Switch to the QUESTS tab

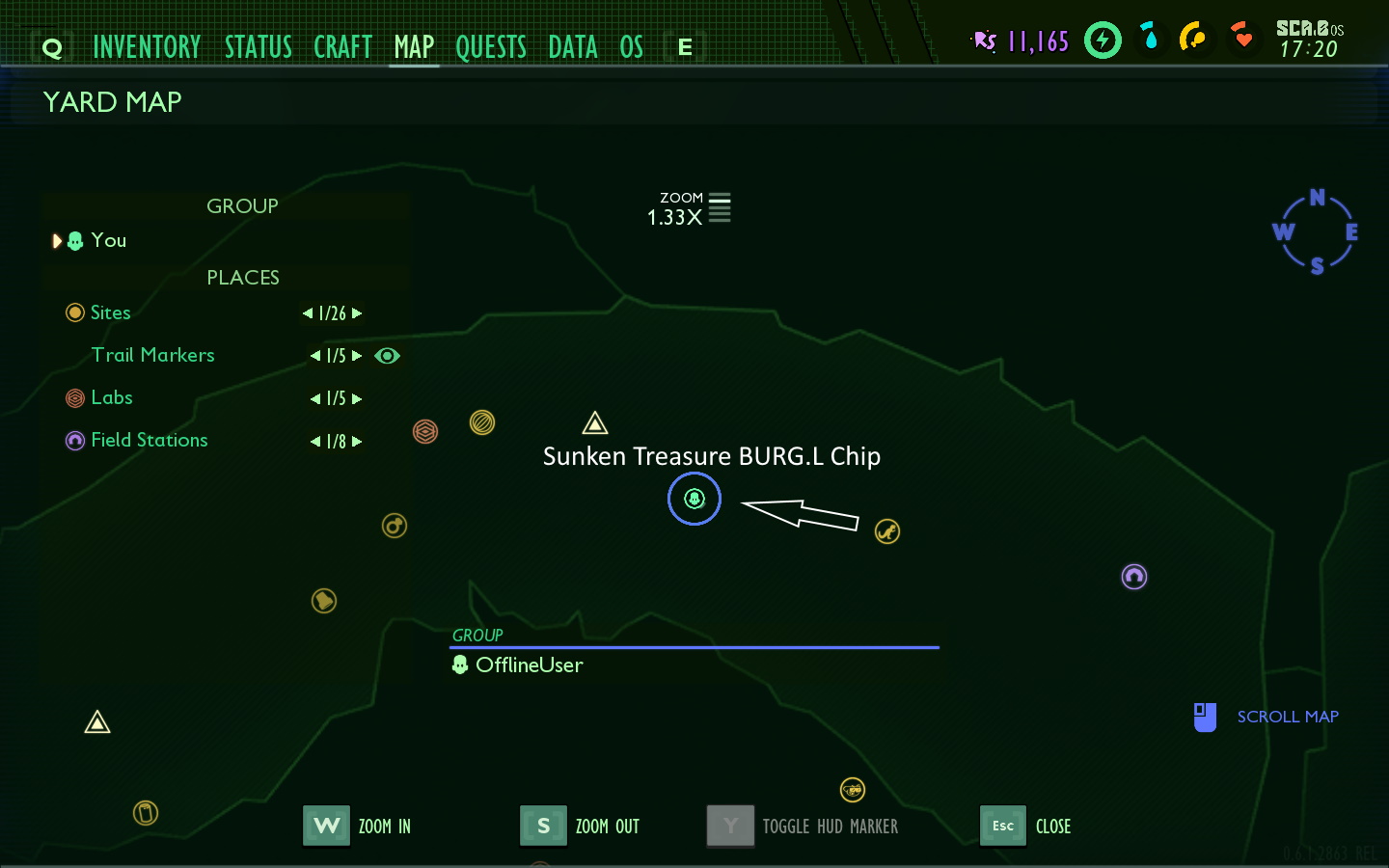click(x=492, y=46)
